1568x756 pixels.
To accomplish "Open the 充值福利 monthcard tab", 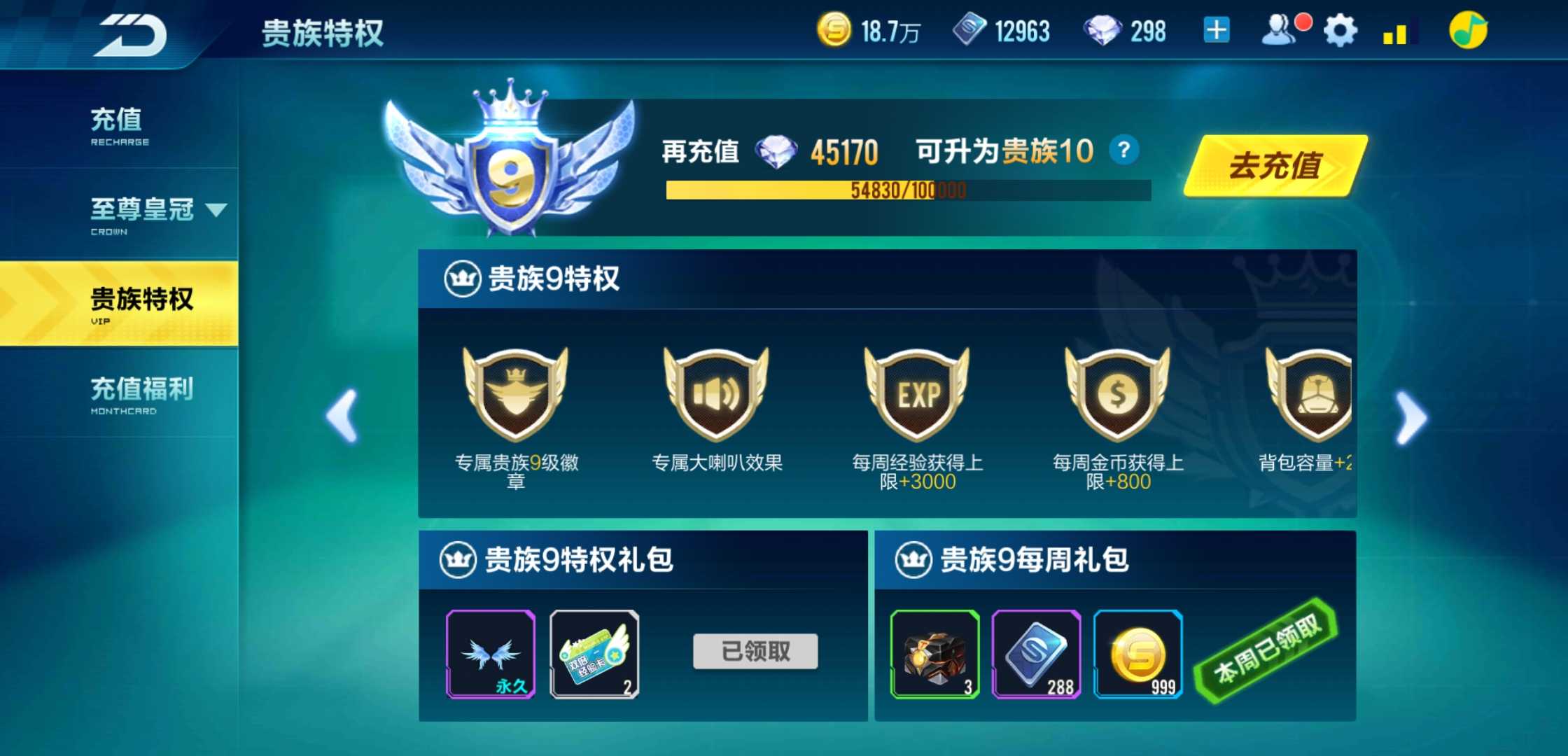I will [x=141, y=389].
